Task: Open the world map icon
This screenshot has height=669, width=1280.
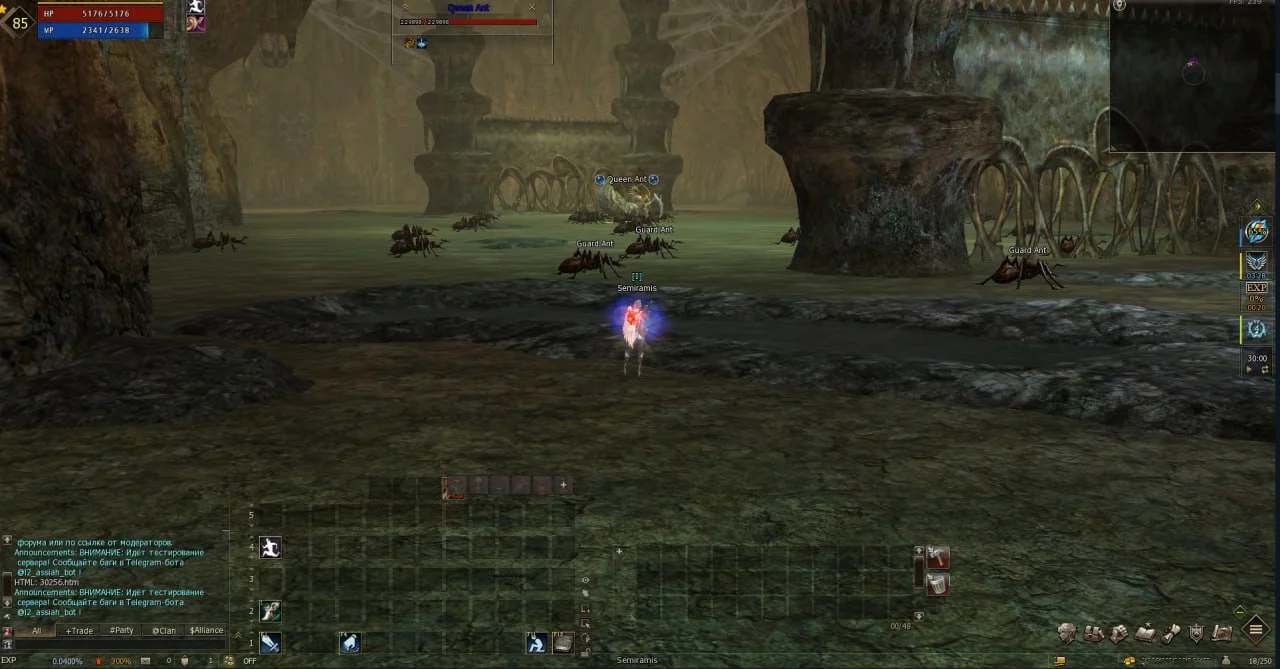Action: click(1221, 632)
